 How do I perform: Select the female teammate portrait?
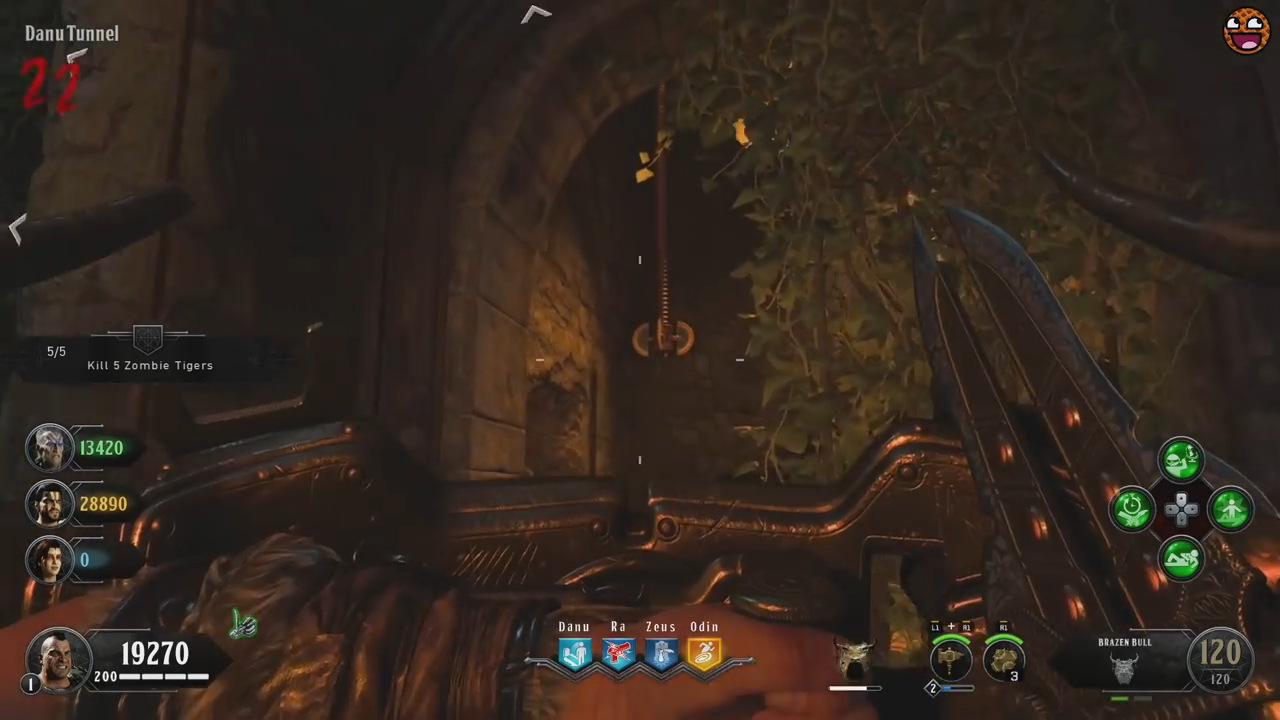[x=49, y=559]
